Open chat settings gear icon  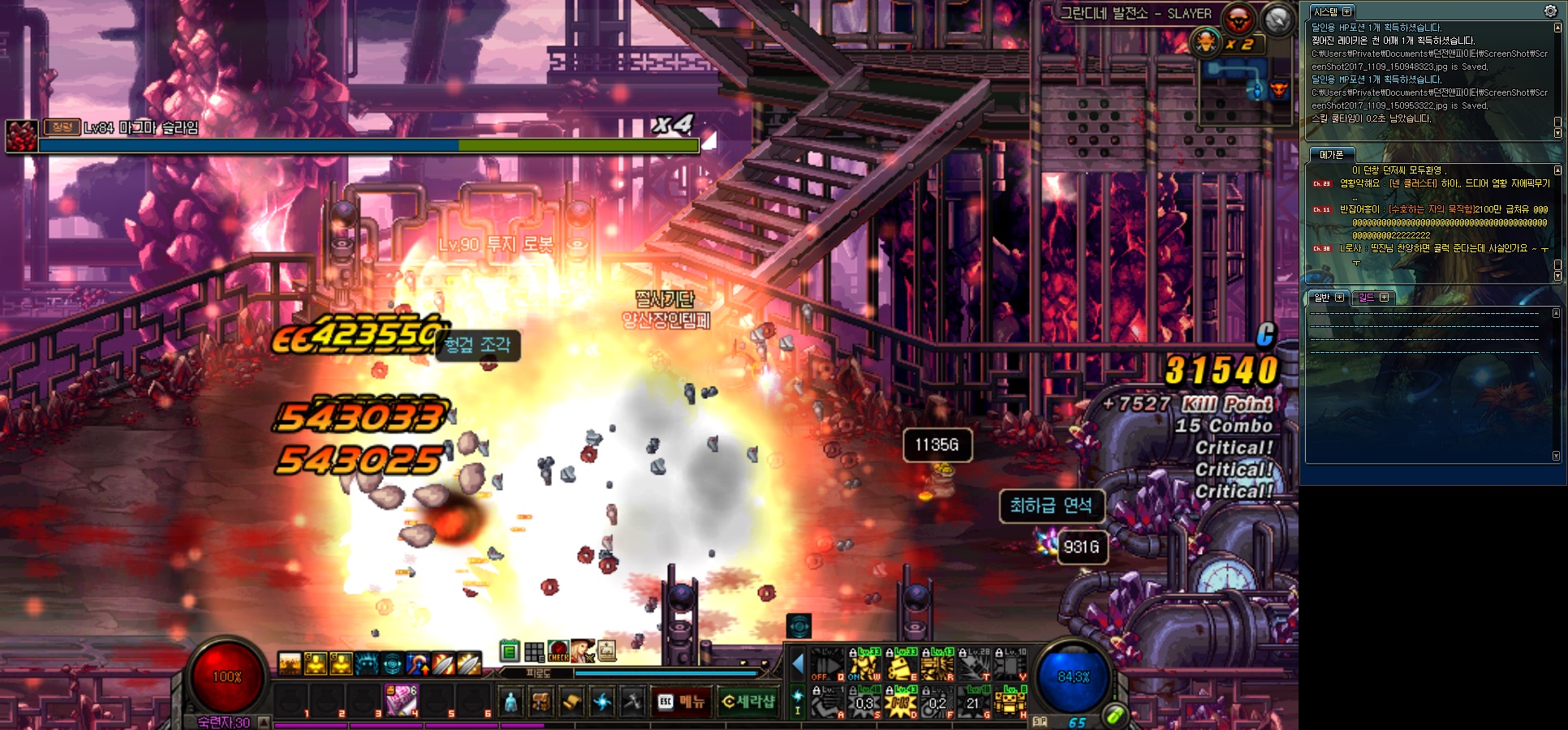point(1550,11)
